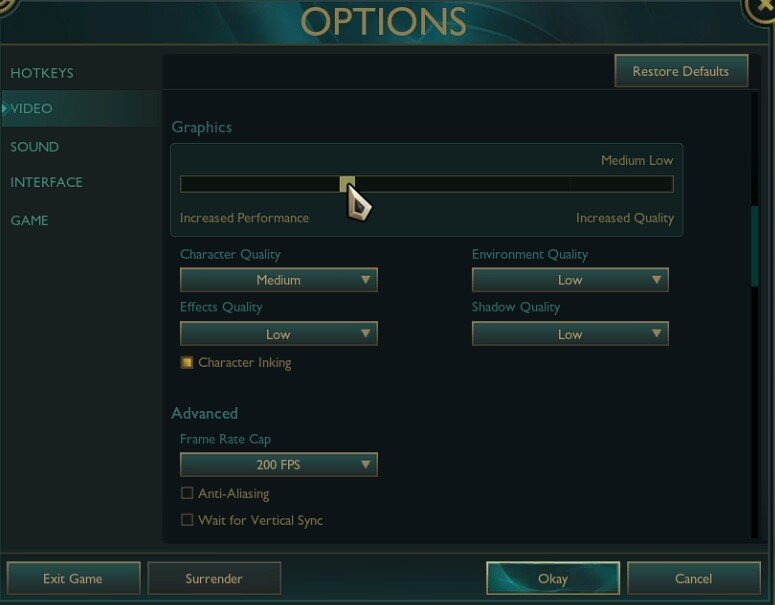Screen dimensions: 775x605
Task: Open the Frame Rate Cap dropdown
Action: click(278, 464)
